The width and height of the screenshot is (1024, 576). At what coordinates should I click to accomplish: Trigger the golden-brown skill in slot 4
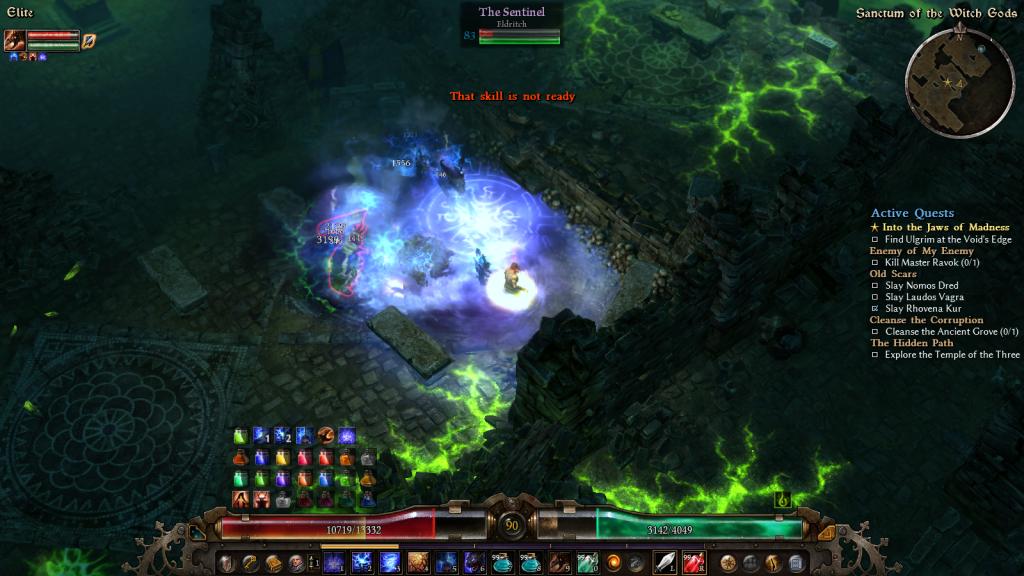pyautogui.click(x=418, y=562)
